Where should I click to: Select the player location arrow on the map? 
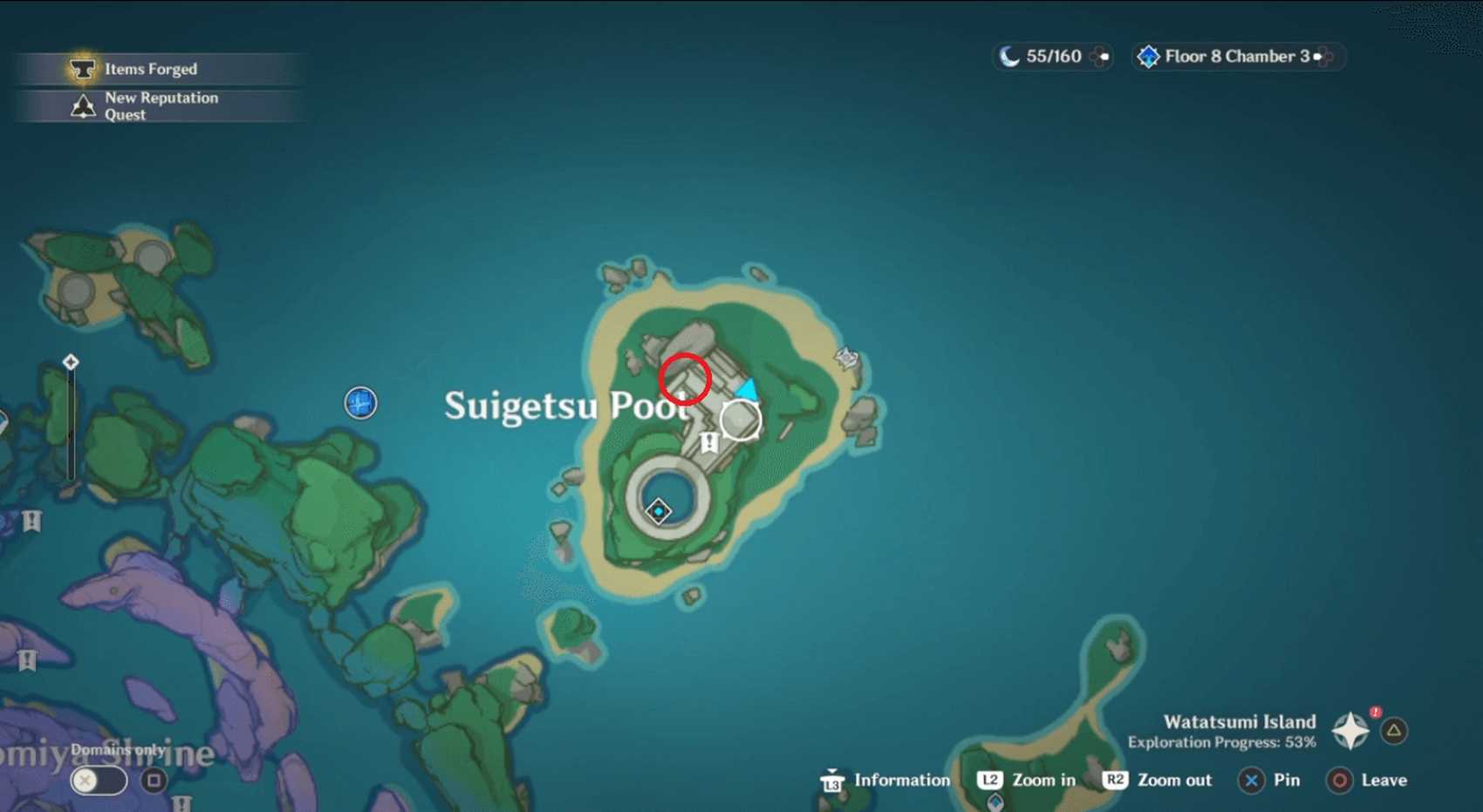pyautogui.click(x=747, y=389)
